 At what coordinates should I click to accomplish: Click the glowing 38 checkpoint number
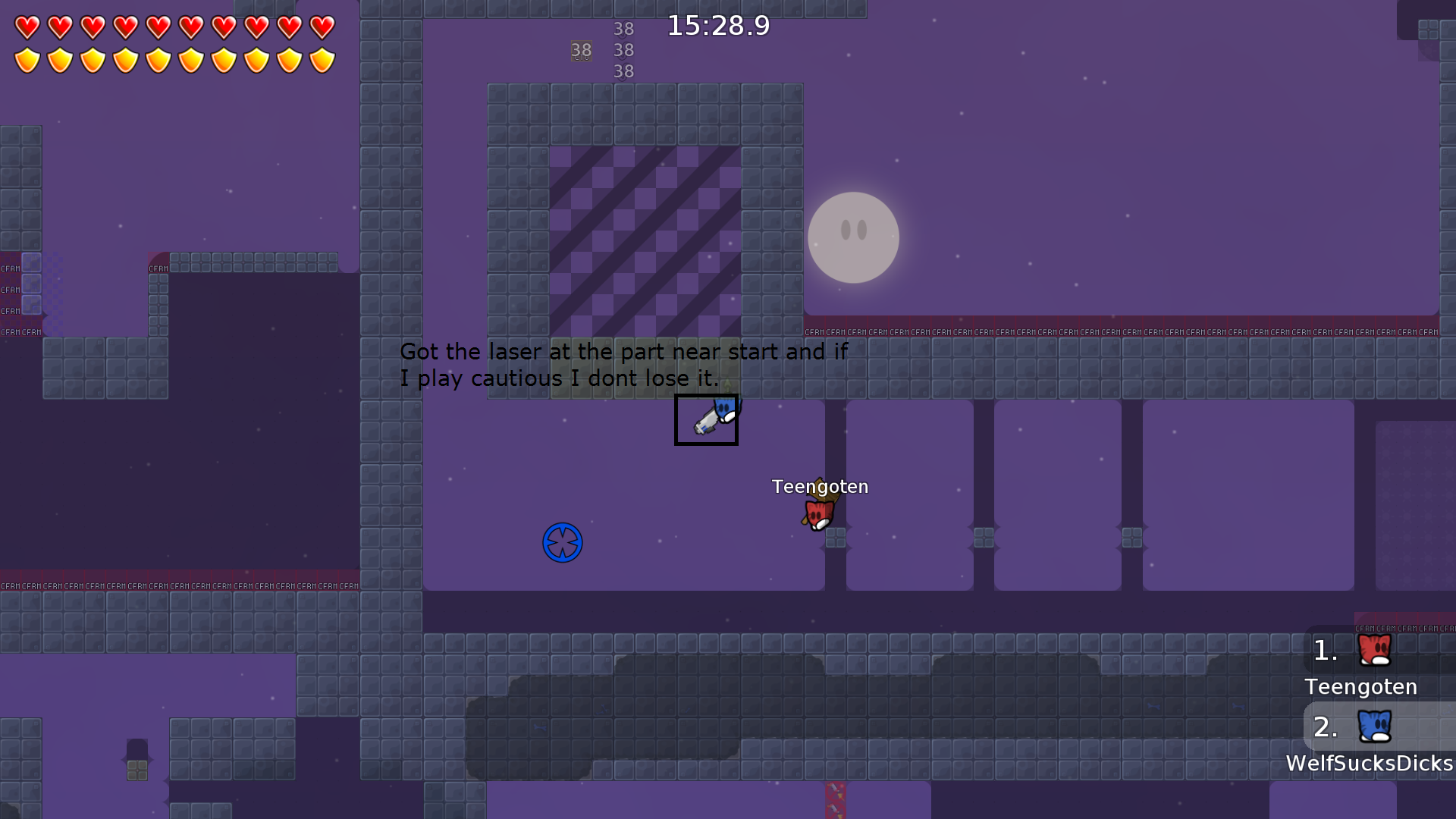point(581,50)
